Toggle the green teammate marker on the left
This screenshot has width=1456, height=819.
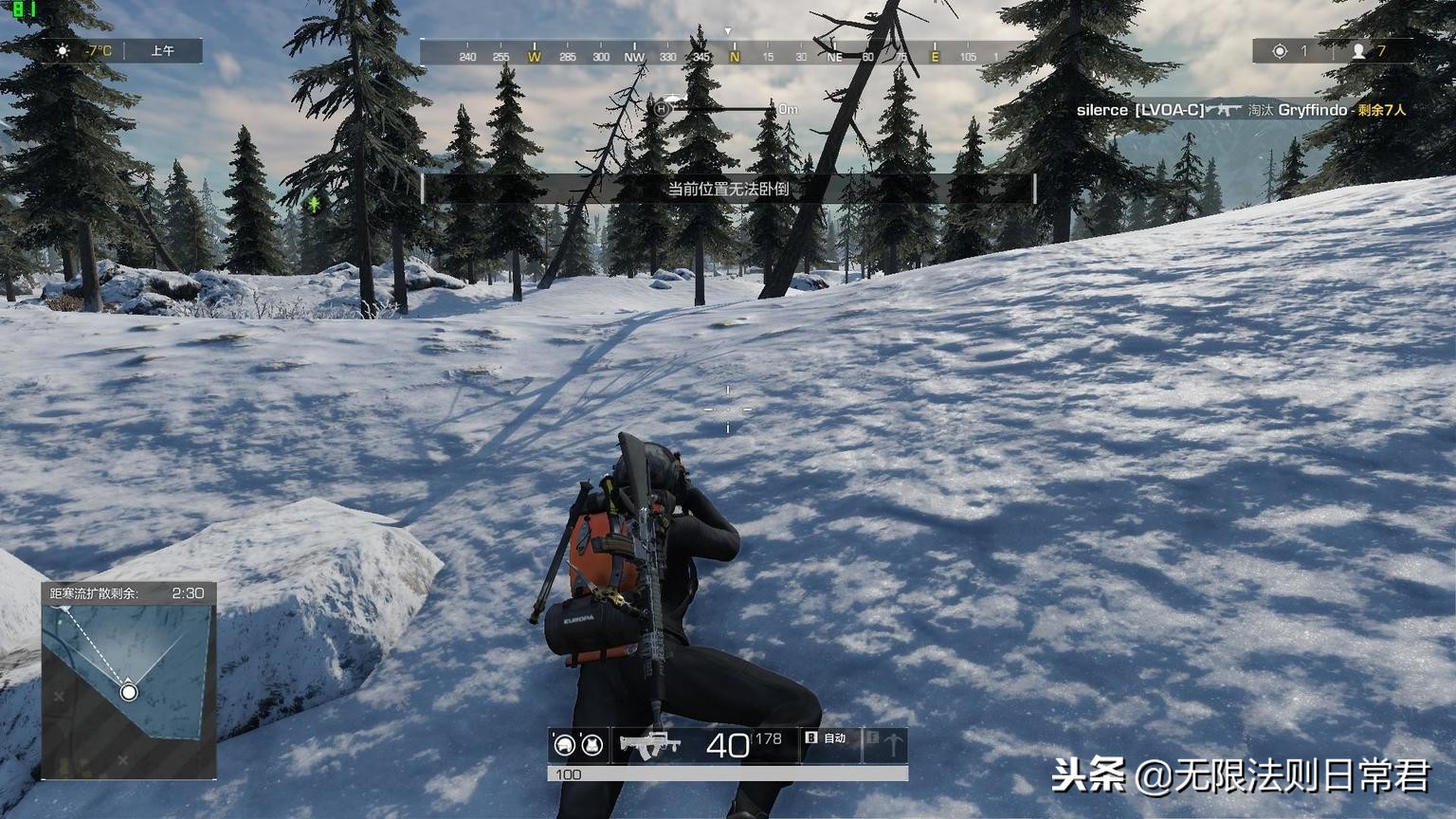313,202
